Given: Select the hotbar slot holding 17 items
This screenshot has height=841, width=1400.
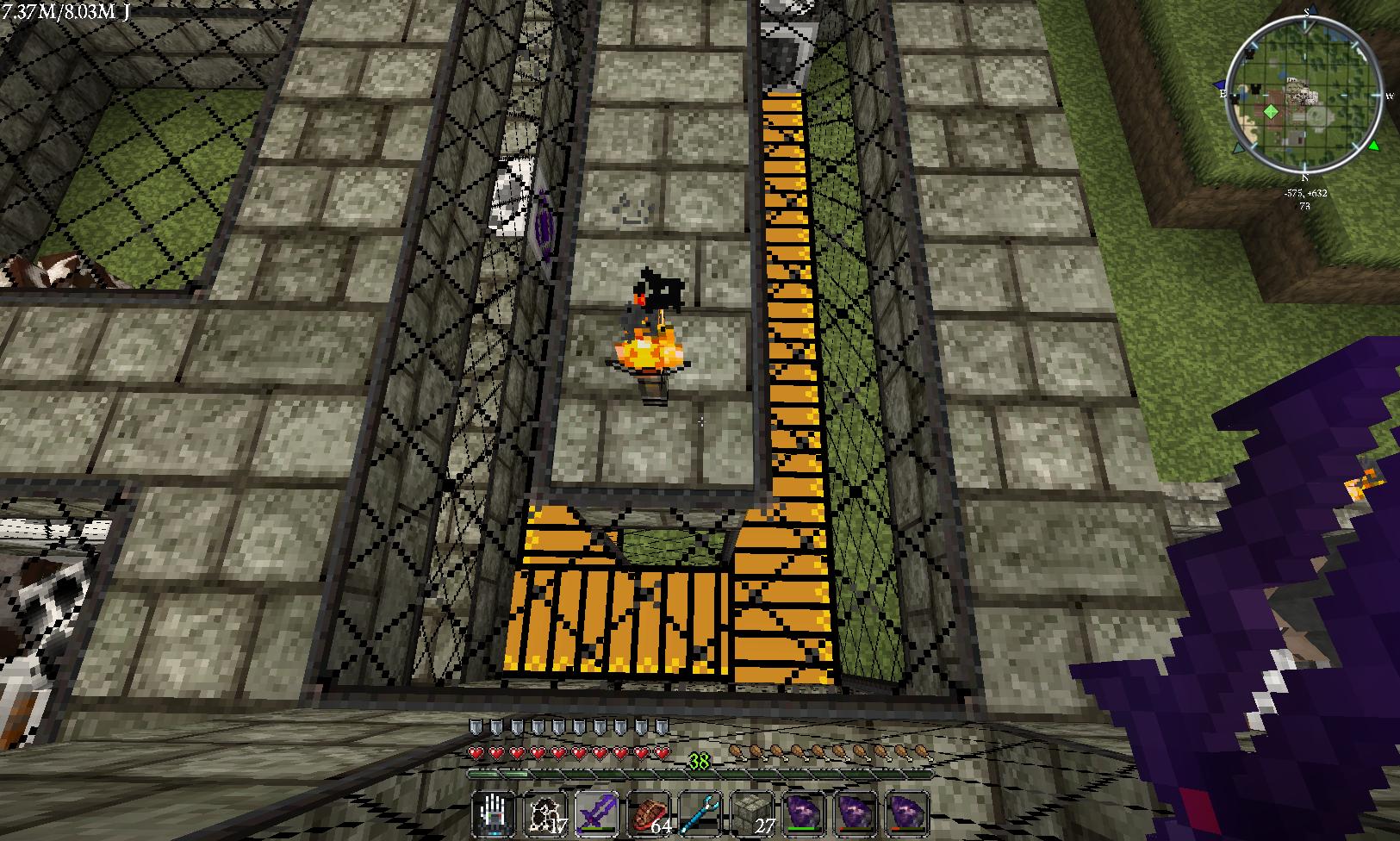Looking at the screenshot, I should 545,813.
